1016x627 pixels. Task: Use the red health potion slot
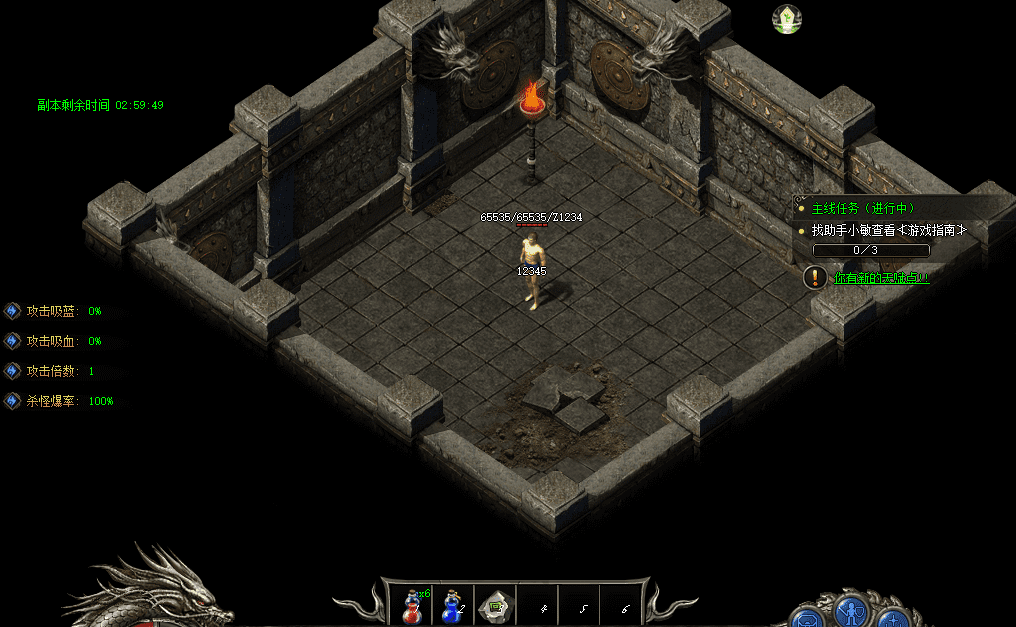[x=411, y=606]
